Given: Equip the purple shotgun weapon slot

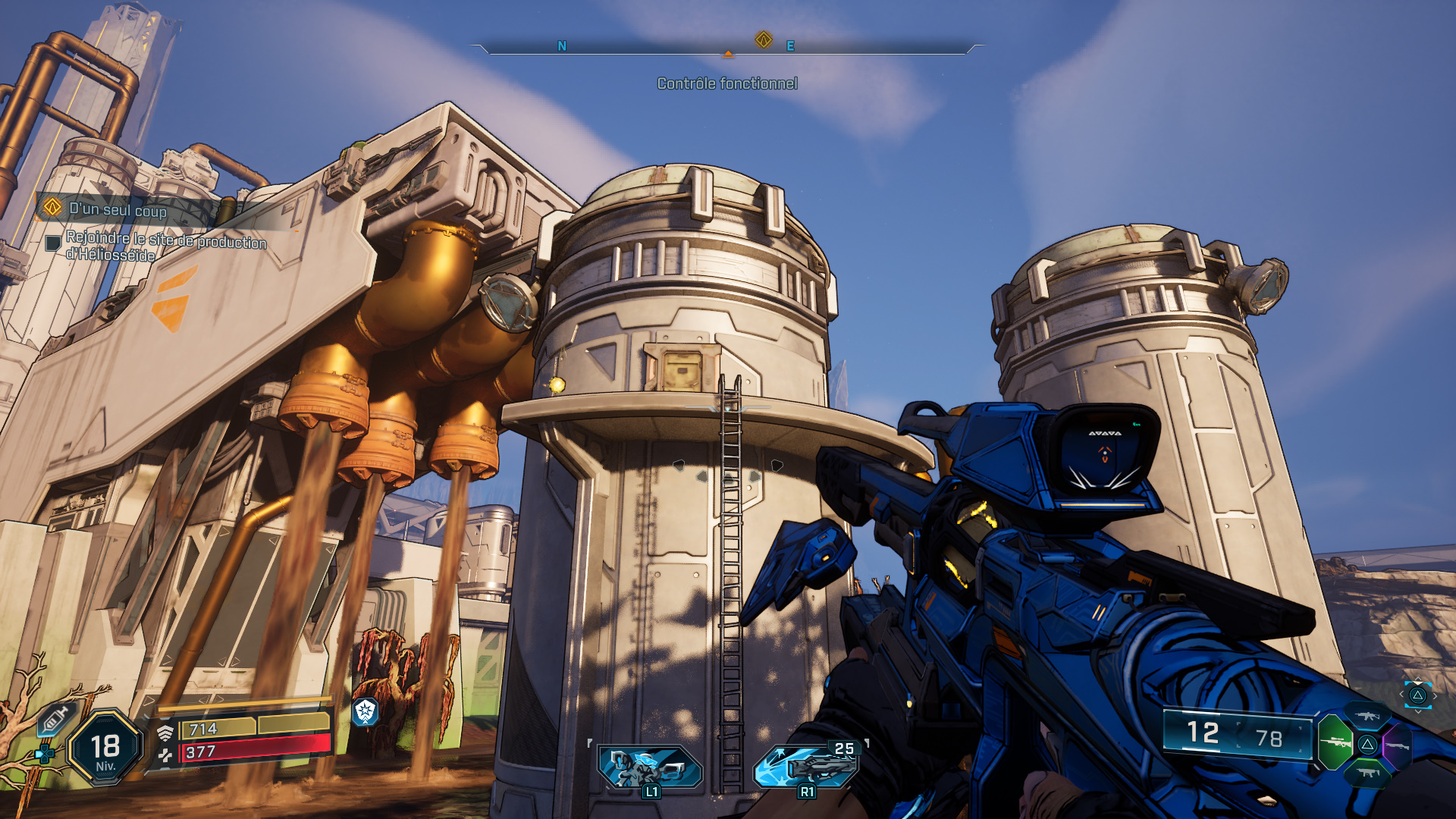Looking at the screenshot, I should [x=1398, y=745].
